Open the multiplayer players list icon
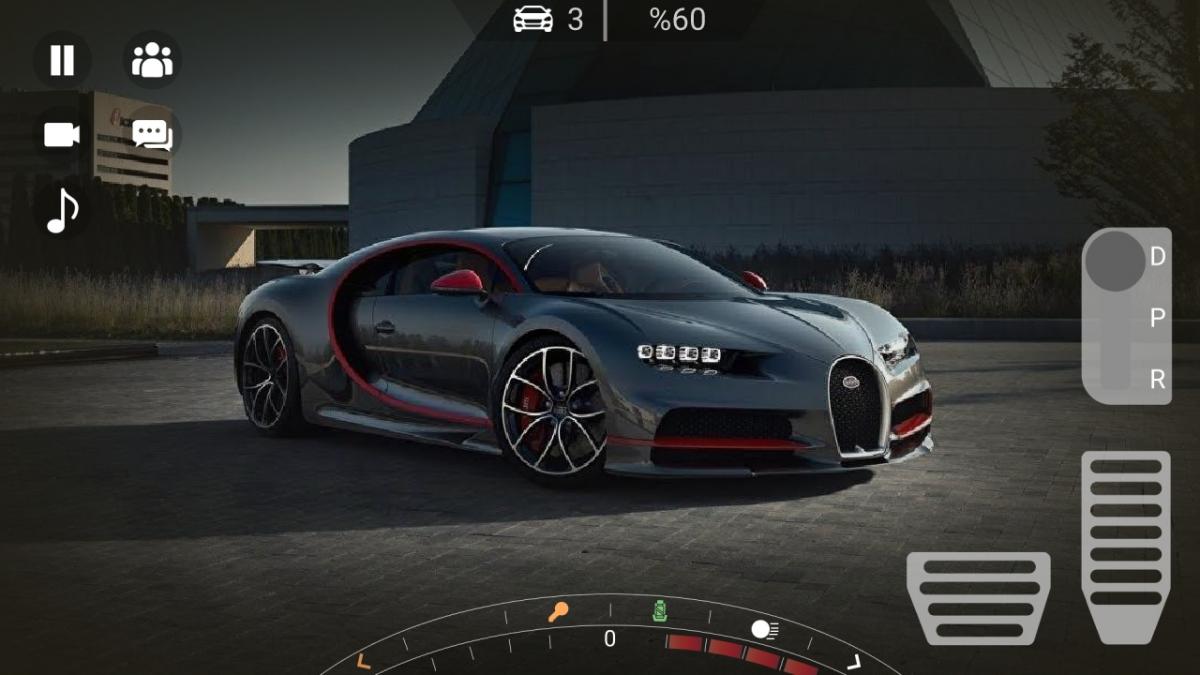Screen dimensions: 1200x675 coord(152,60)
